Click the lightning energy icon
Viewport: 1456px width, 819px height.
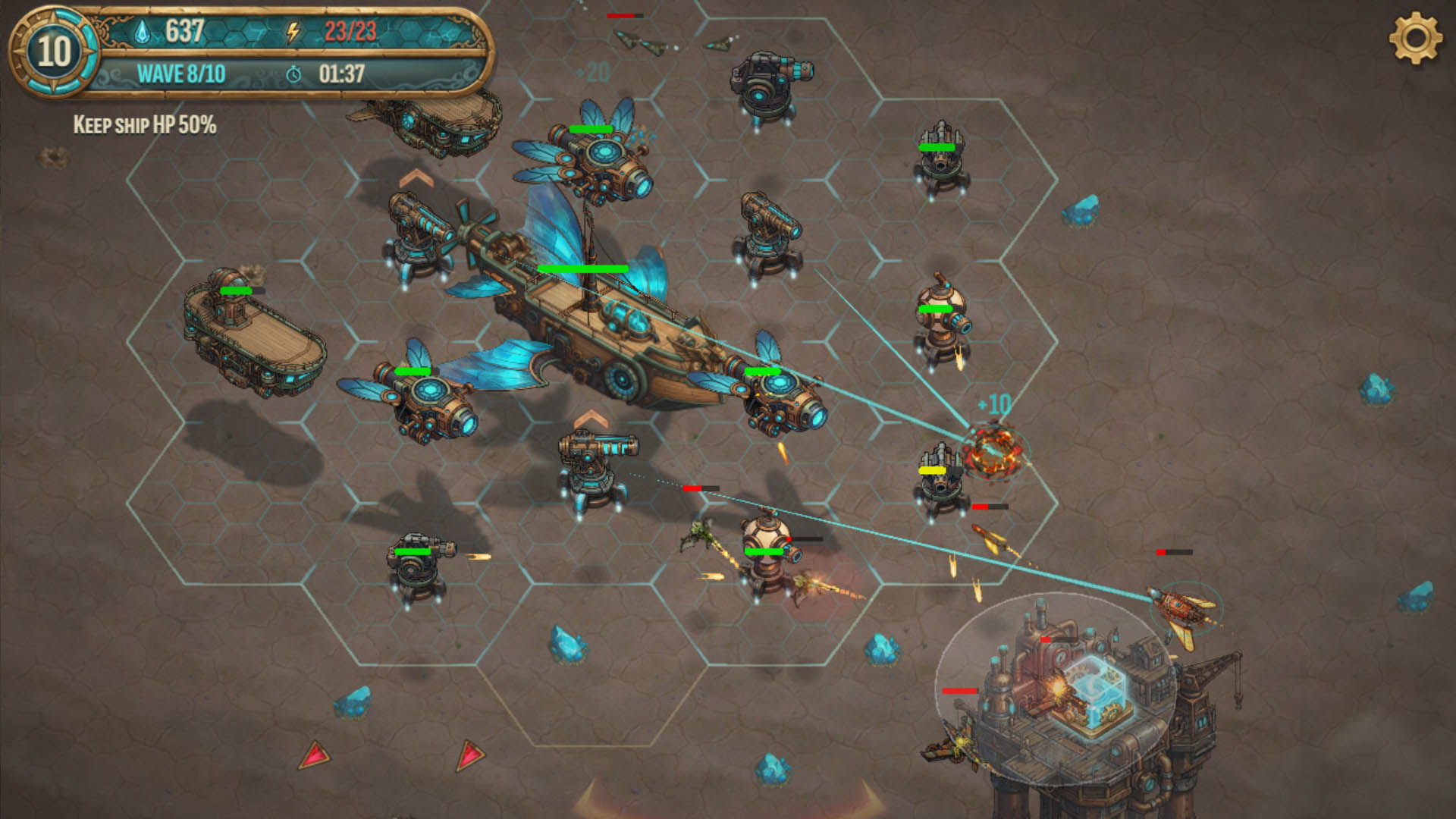293,31
